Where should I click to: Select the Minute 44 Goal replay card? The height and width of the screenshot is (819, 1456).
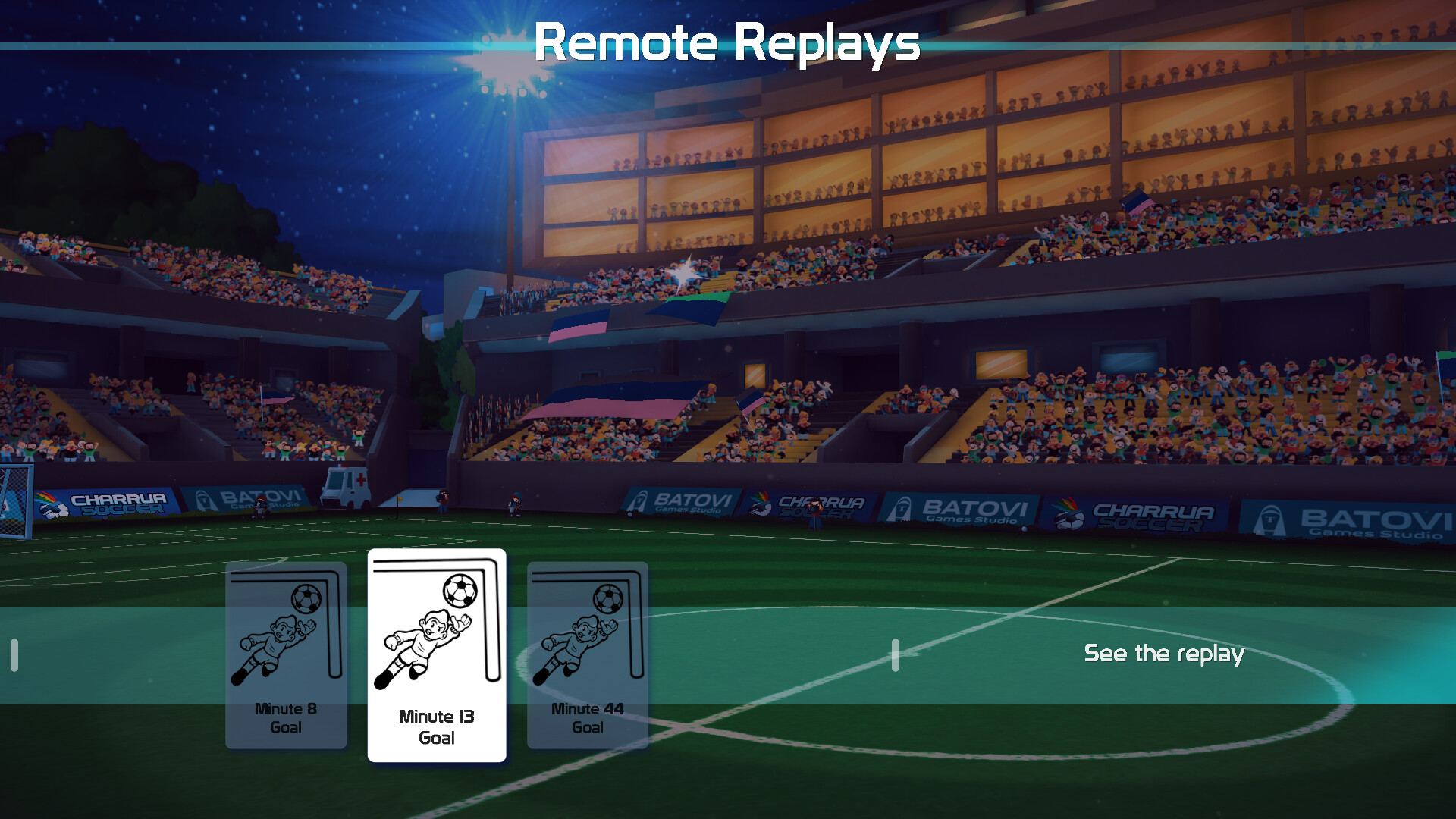pyautogui.click(x=587, y=652)
